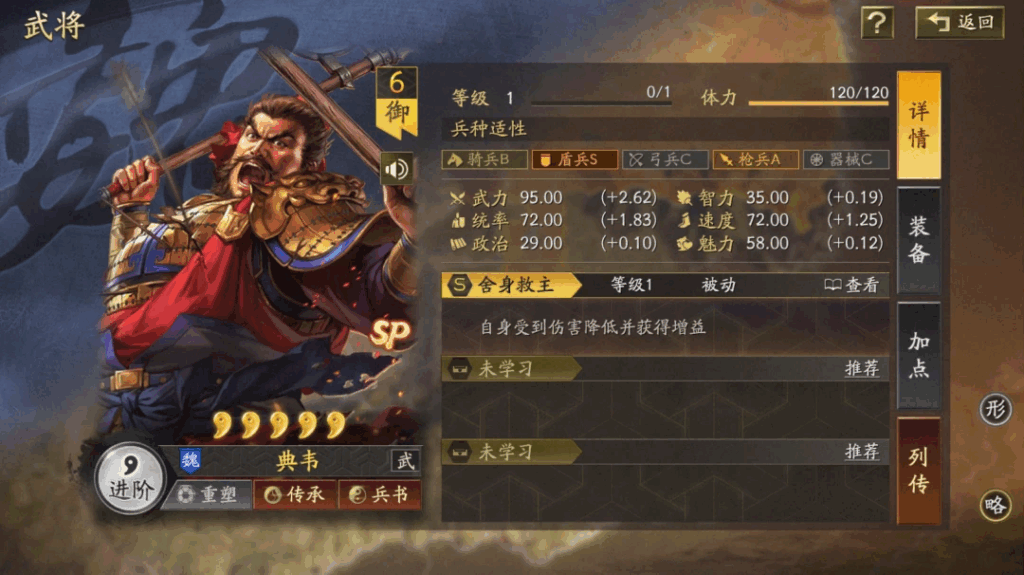Click the 武 type badge beside 典韦
This screenshot has width=1024, height=575.
coord(405,461)
